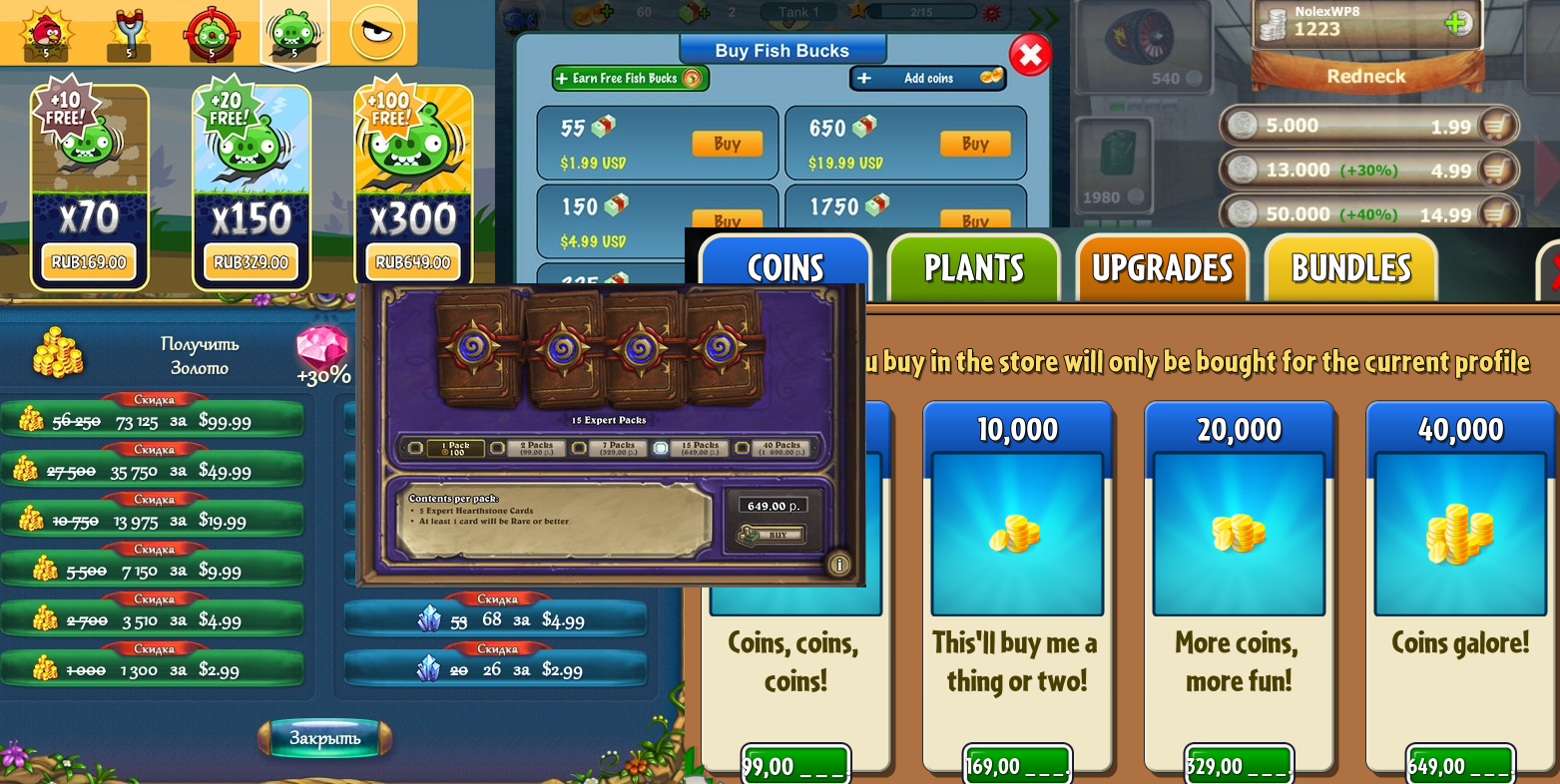Click BUY to purchase 15 Expert Packs

(776, 536)
